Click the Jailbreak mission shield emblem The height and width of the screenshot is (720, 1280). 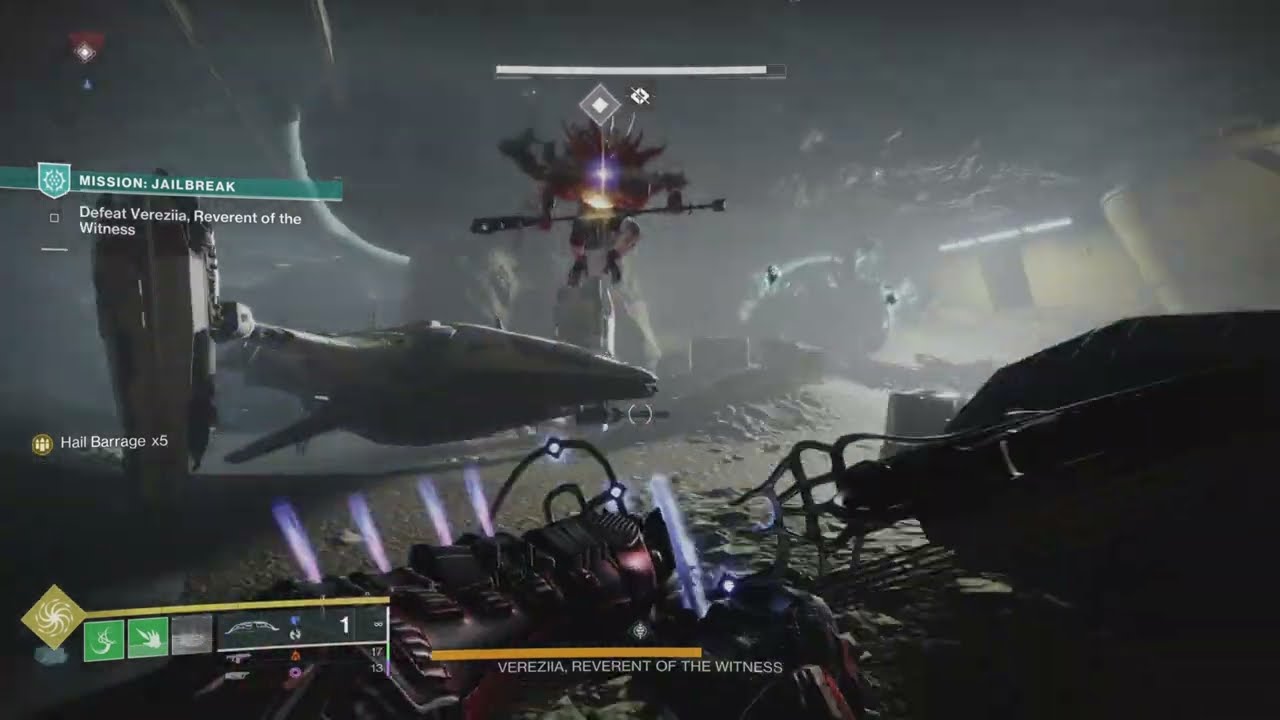[53, 180]
